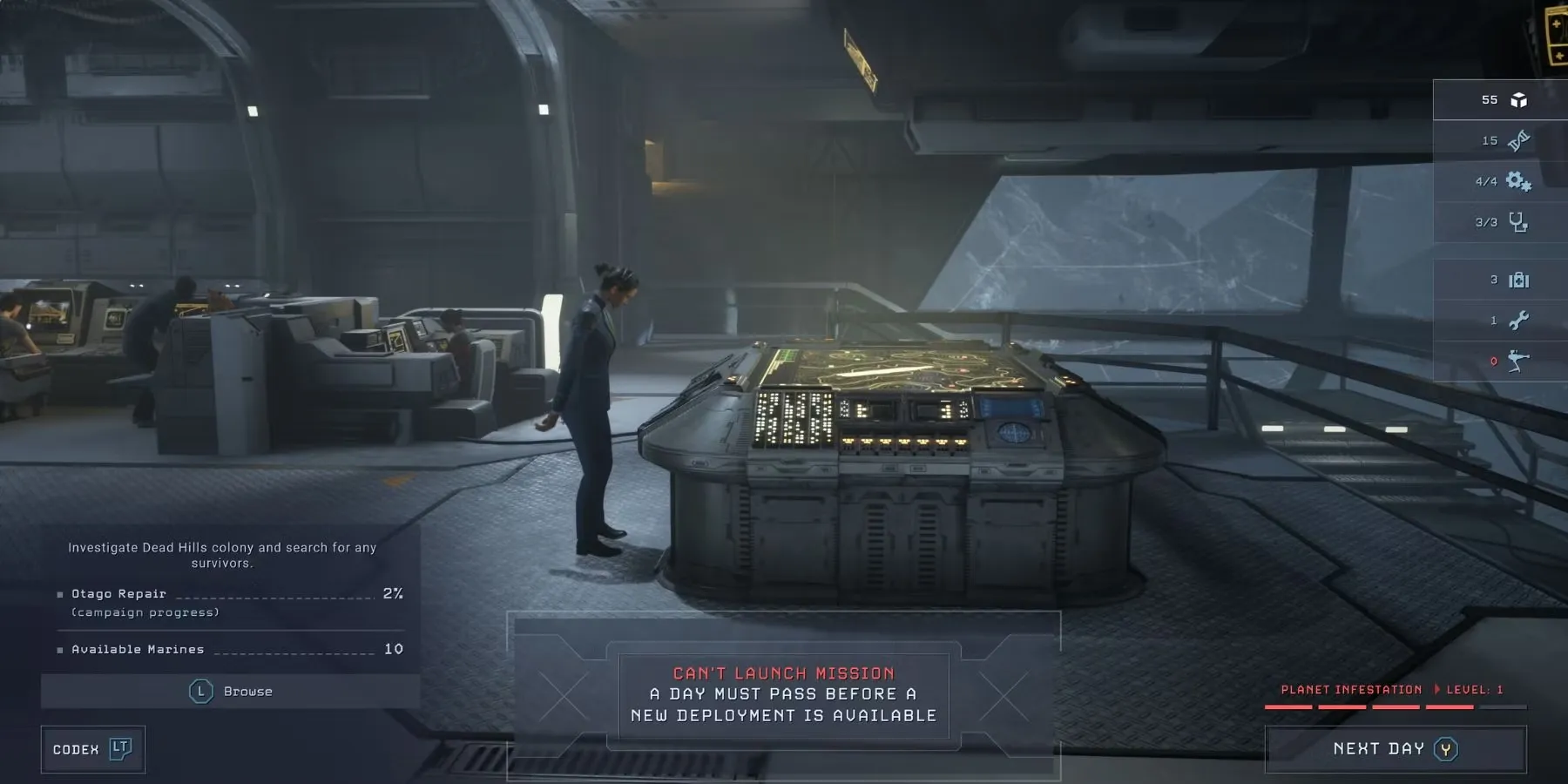Open the Codex

pyautogui.click(x=92, y=749)
